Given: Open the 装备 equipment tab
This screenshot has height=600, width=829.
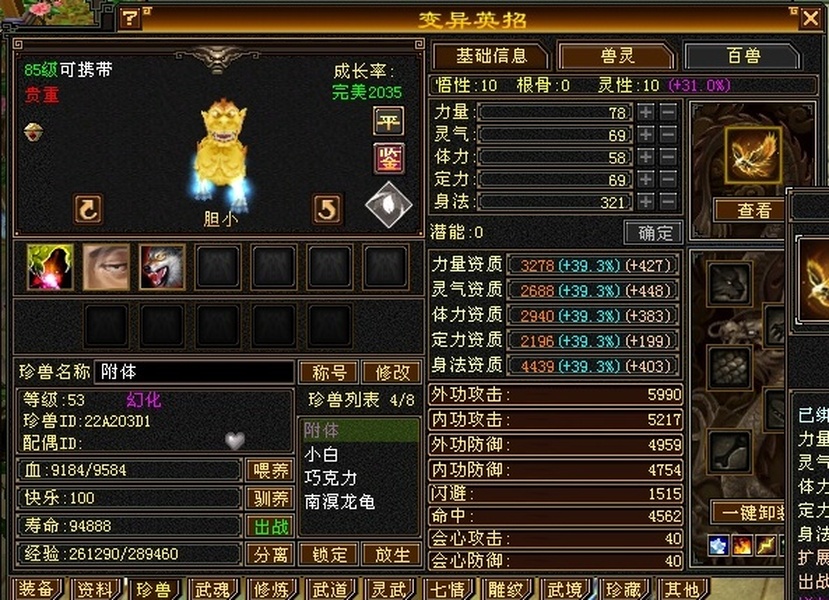Looking at the screenshot, I should [x=37, y=590].
